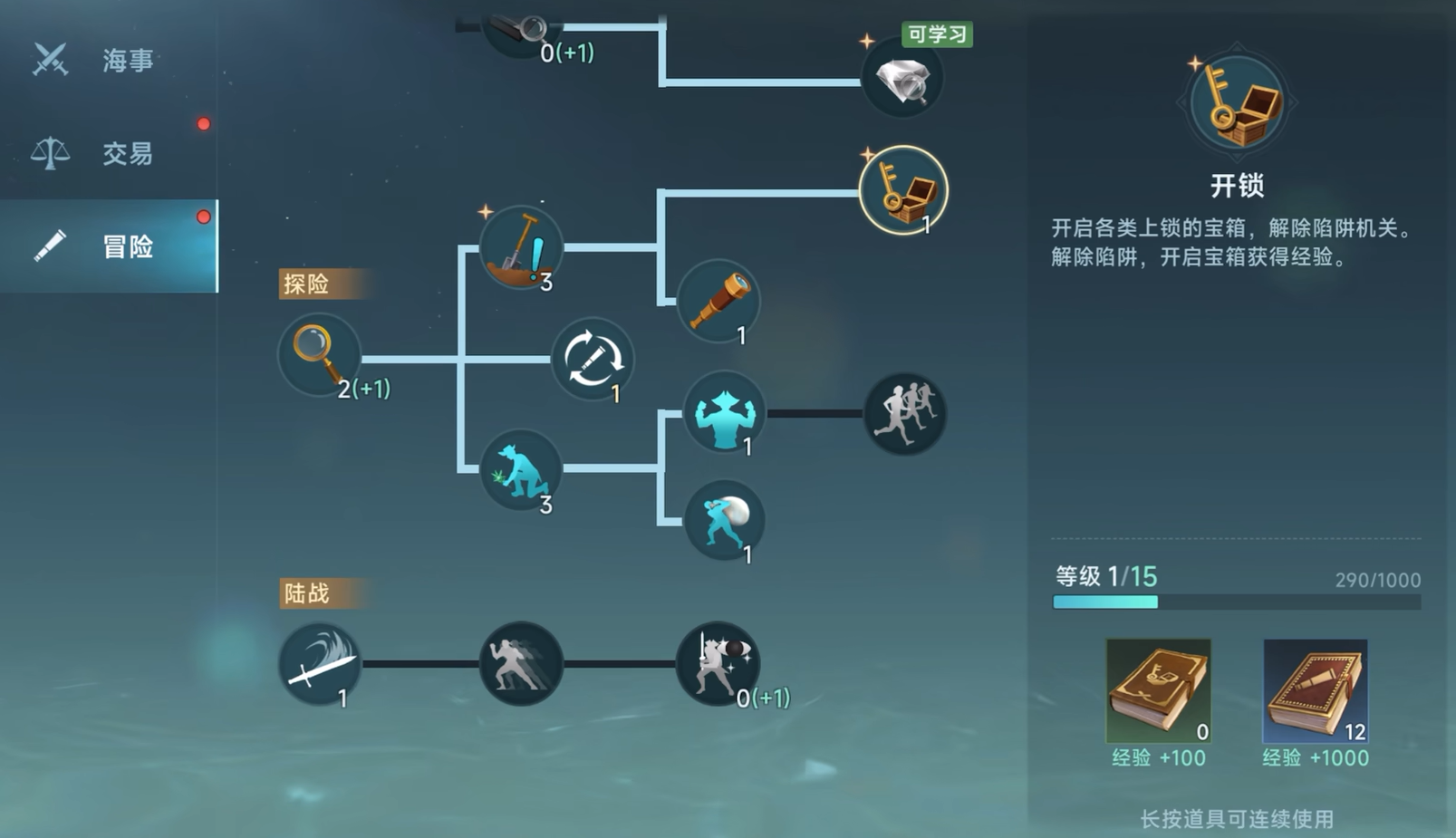Select the diamond gem skill marked 可学习
The width and height of the screenshot is (1456, 838).
coord(902,80)
